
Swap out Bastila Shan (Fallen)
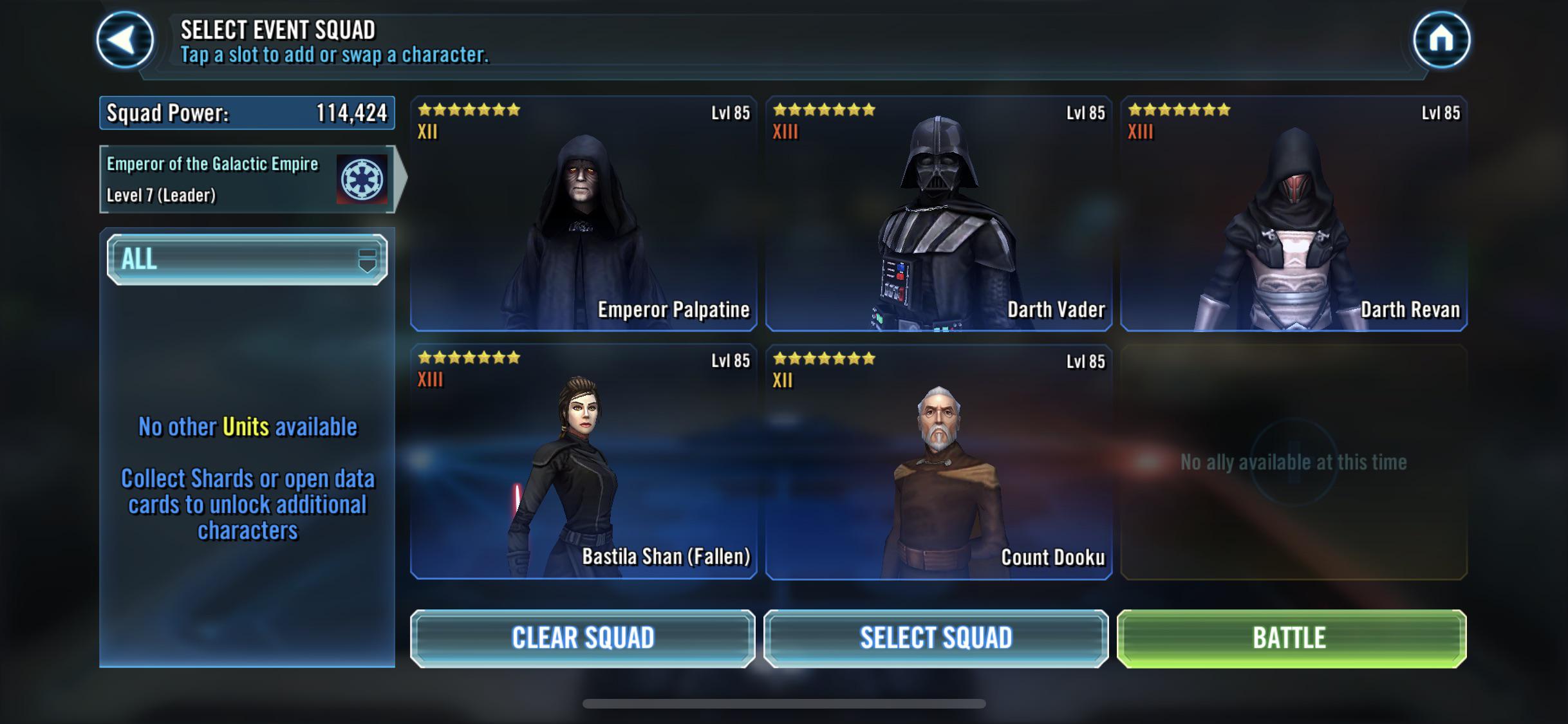[584, 461]
